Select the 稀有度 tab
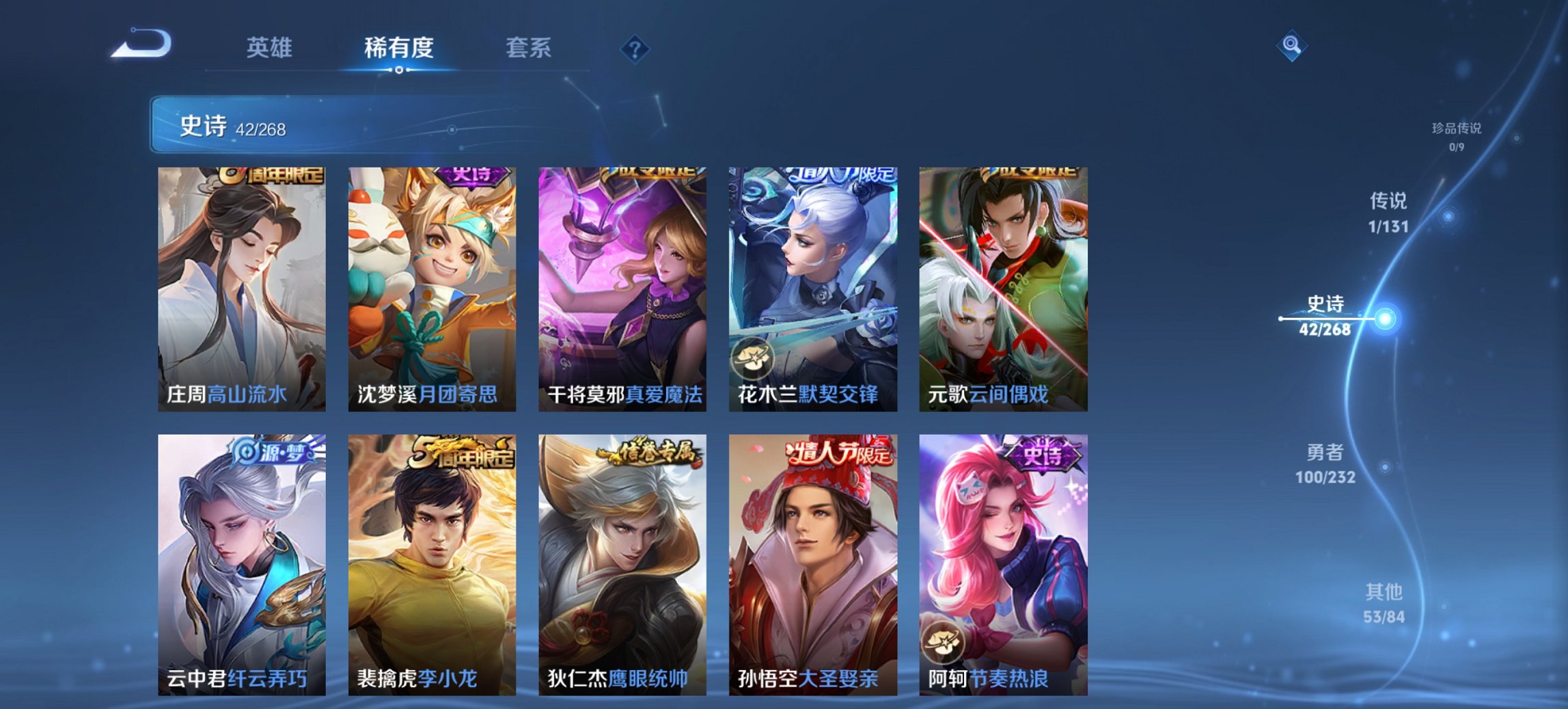The image size is (1568, 709). pos(398,48)
